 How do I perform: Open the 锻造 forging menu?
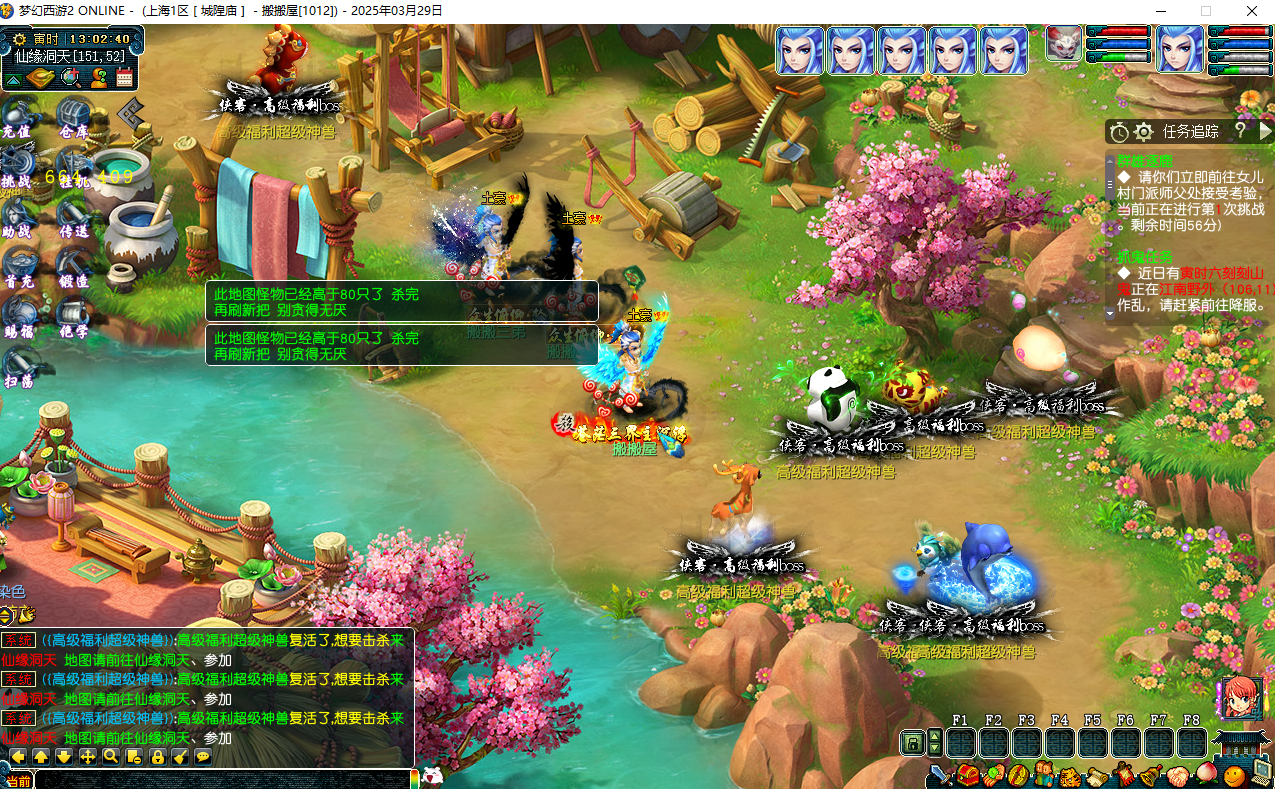pos(73,267)
